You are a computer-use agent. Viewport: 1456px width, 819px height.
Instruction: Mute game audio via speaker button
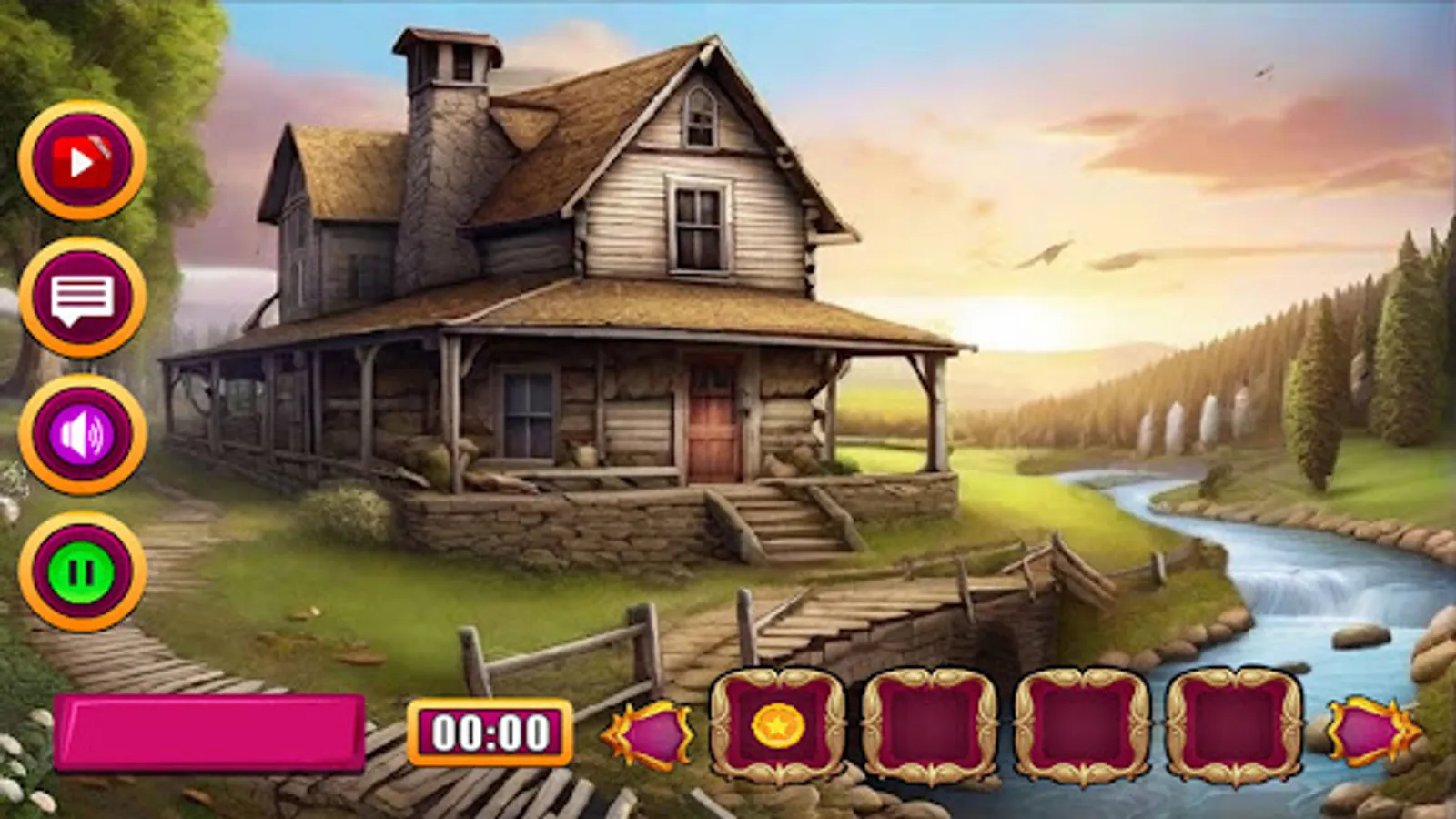[82, 434]
